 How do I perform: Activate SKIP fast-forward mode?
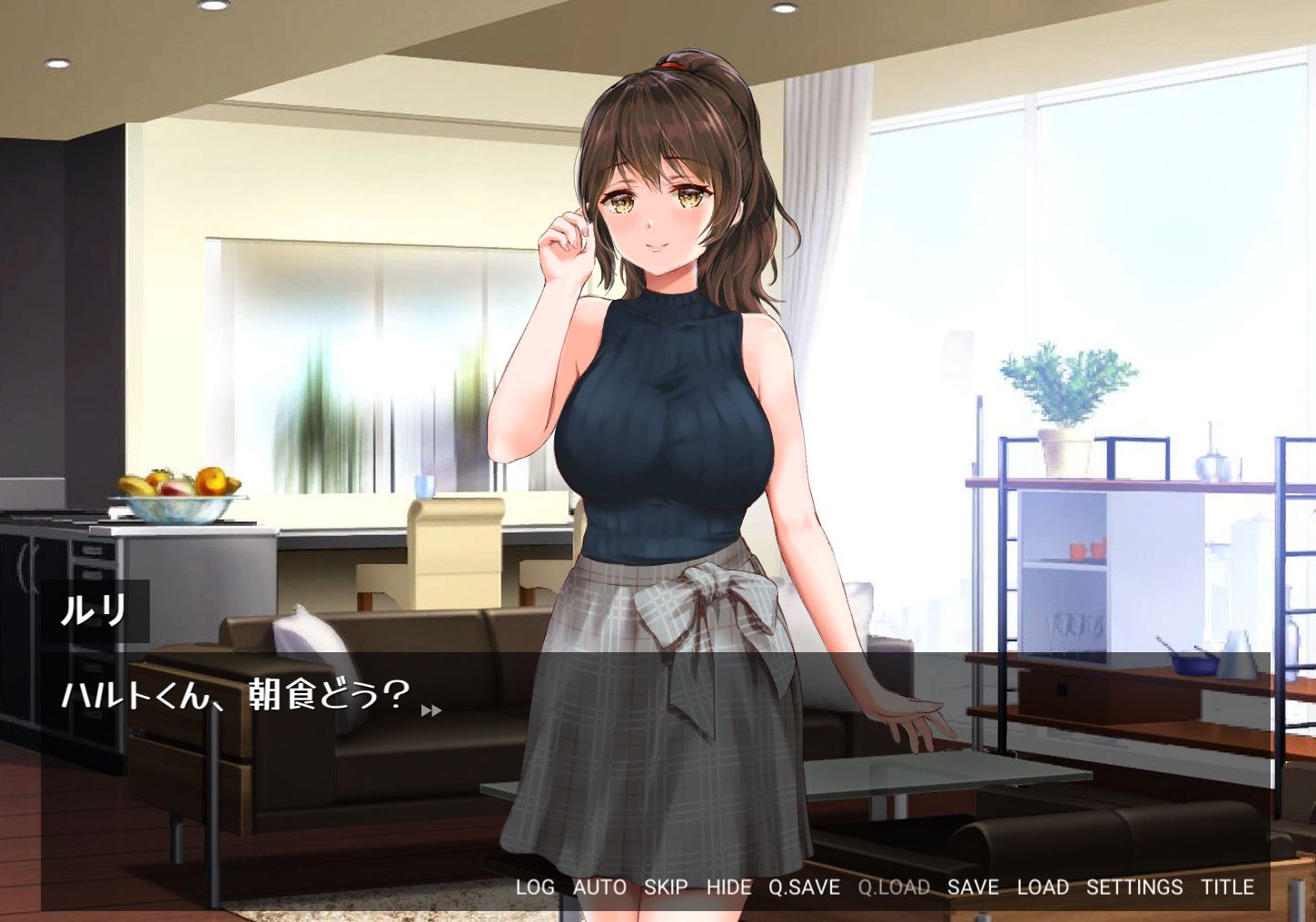point(667,887)
